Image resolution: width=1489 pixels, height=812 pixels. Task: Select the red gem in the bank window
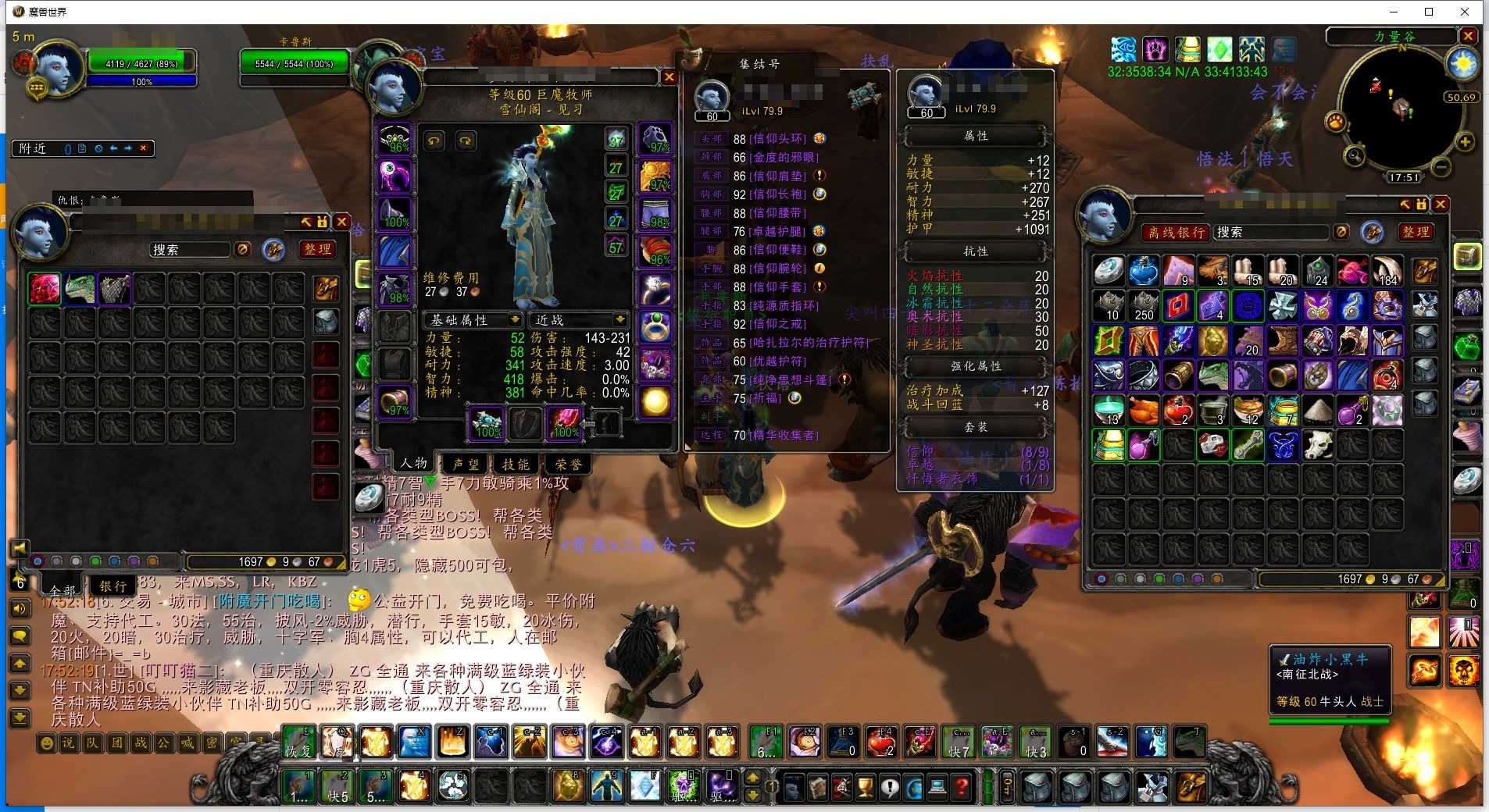pos(45,288)
